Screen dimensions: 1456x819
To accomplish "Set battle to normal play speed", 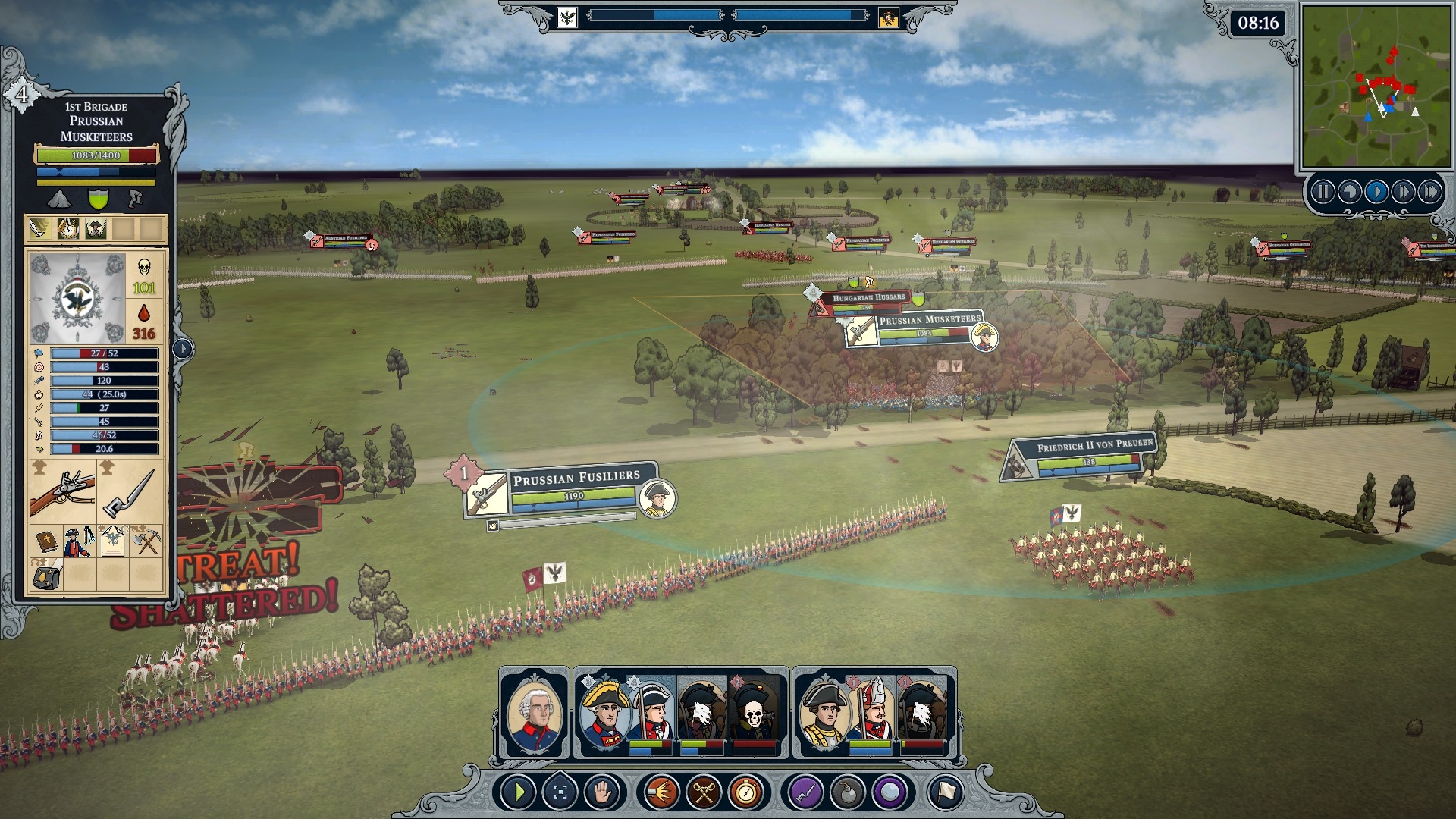I will pyautogui.click(x=1376, y=192).
